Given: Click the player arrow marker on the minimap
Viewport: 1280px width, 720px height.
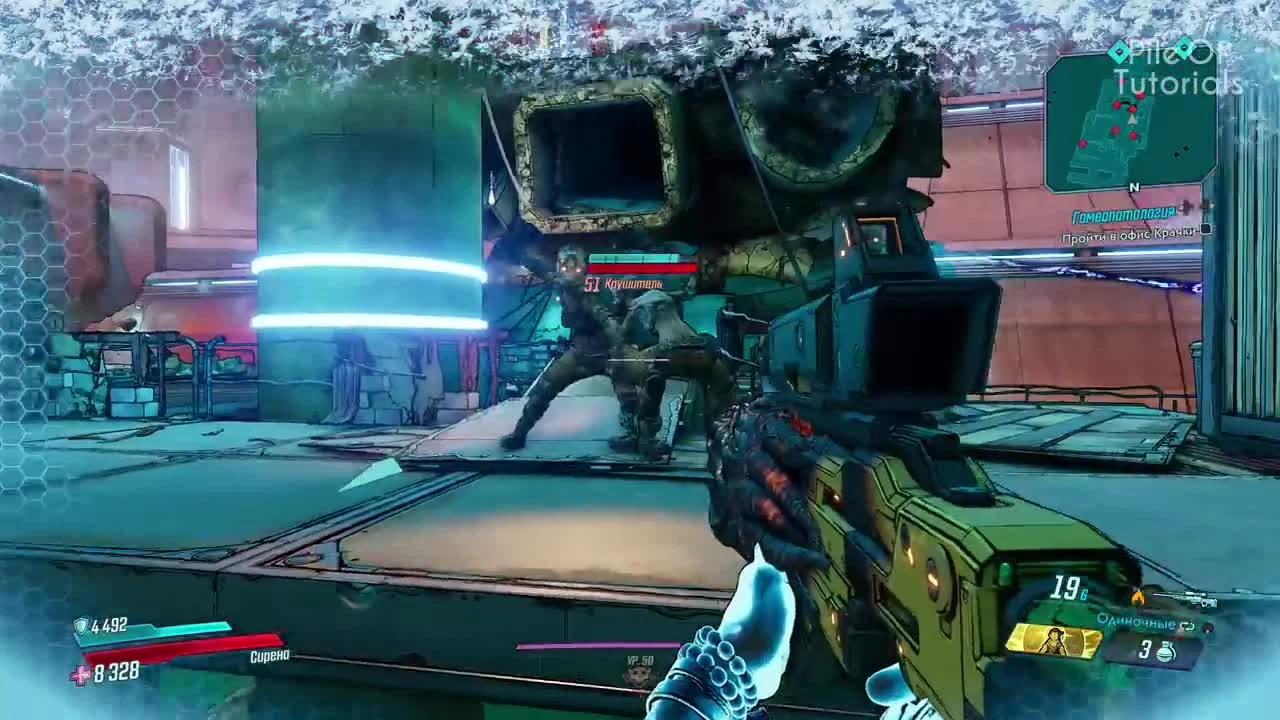Looking at the screenshot, I should click(x=1132, y=118).
